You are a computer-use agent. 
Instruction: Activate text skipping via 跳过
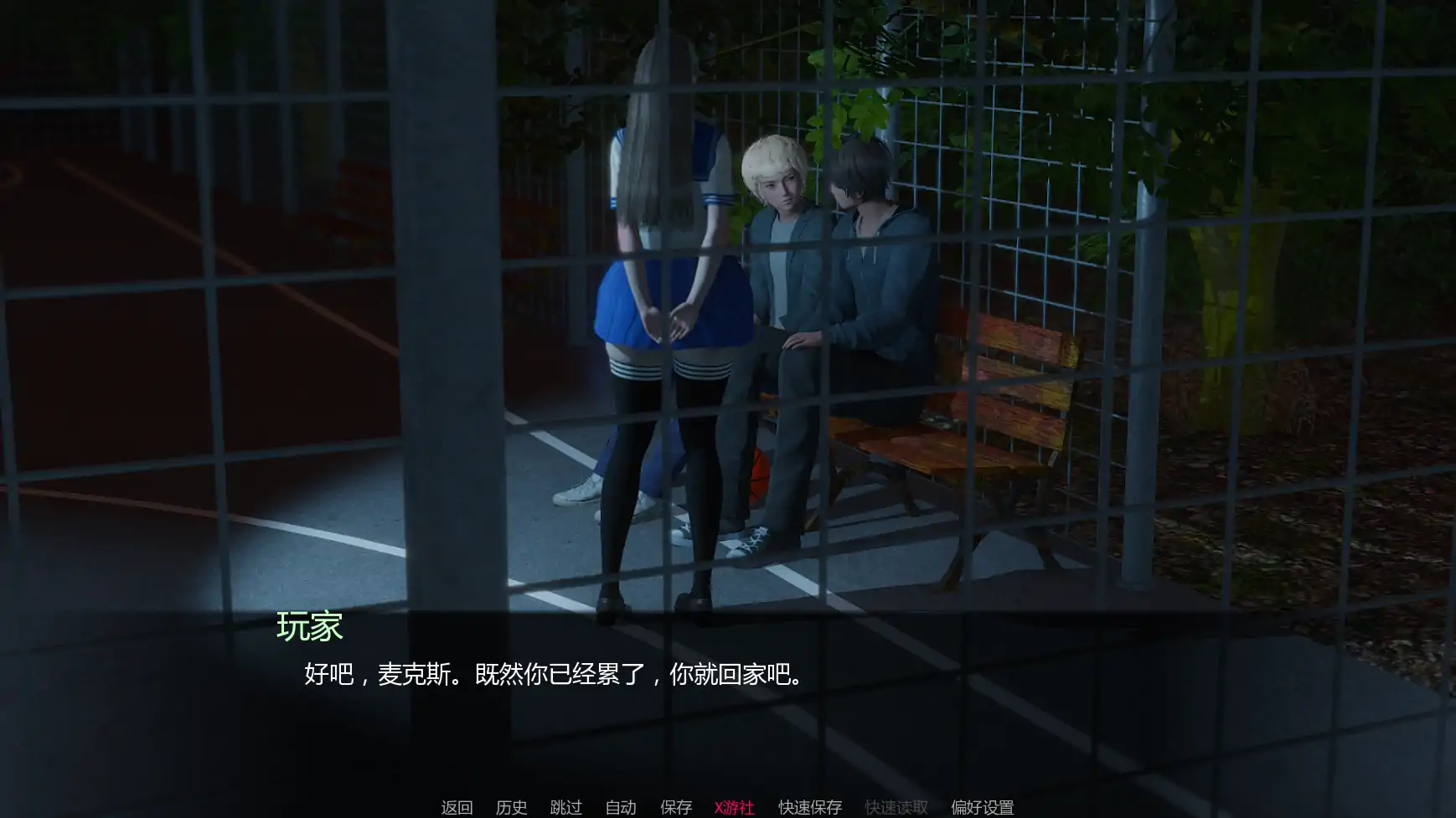tap(566, 808)
